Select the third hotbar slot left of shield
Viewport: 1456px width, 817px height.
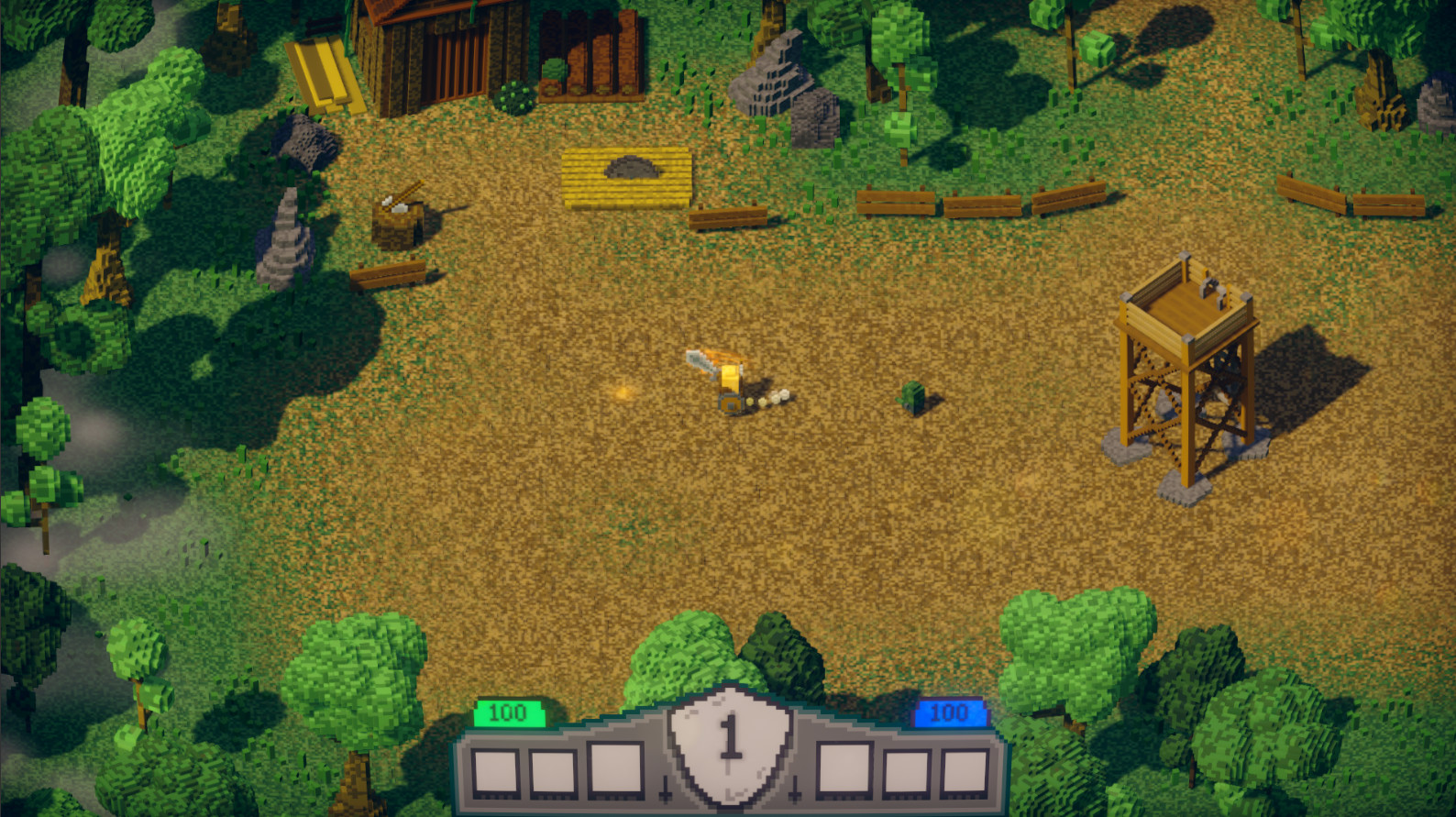click(614, 768)
